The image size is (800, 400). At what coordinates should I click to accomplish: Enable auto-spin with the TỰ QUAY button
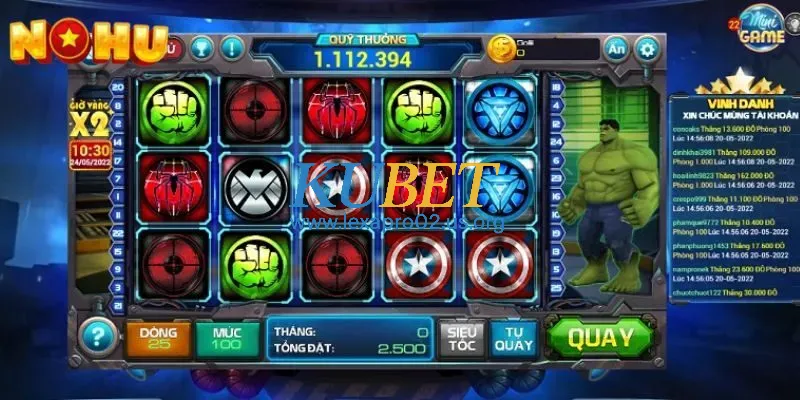(514, 339)
